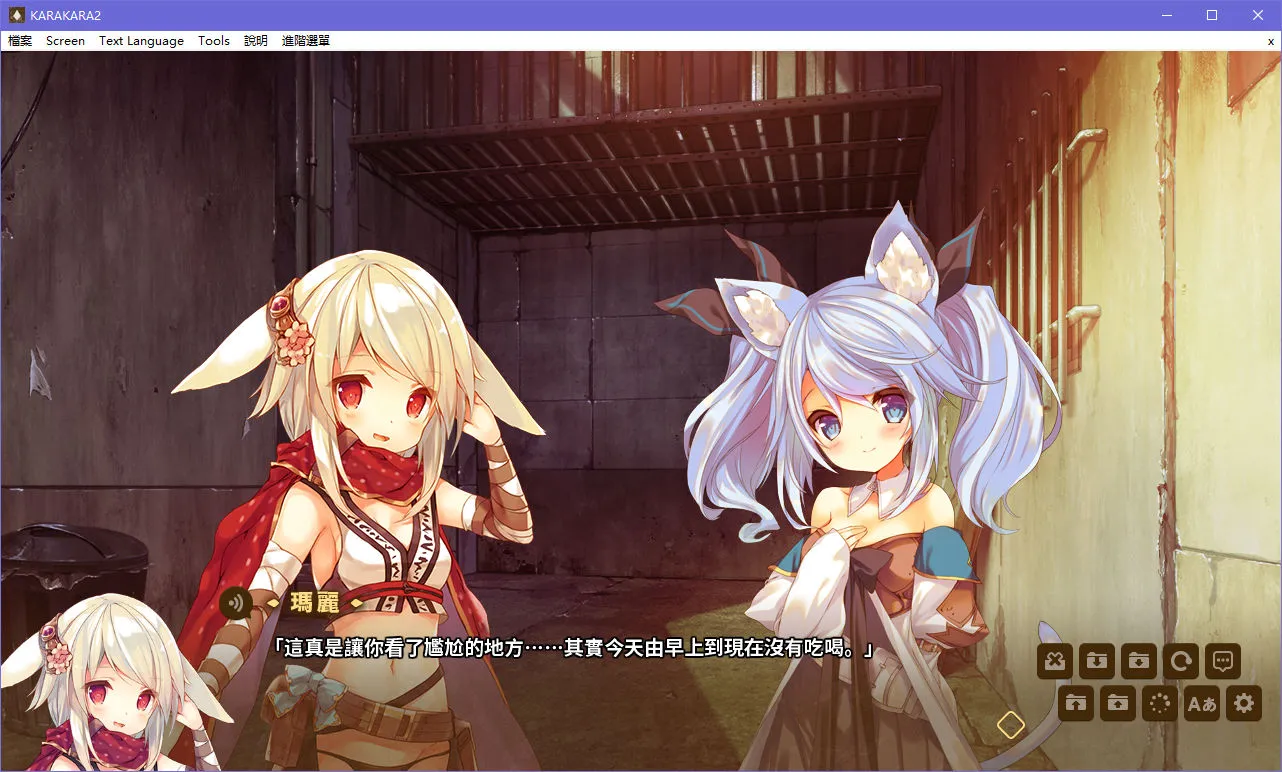The width and height of the screenshot is (1282, 772).
Task: Switch text language with the Aあ icon
Action: click(1201, 703)
